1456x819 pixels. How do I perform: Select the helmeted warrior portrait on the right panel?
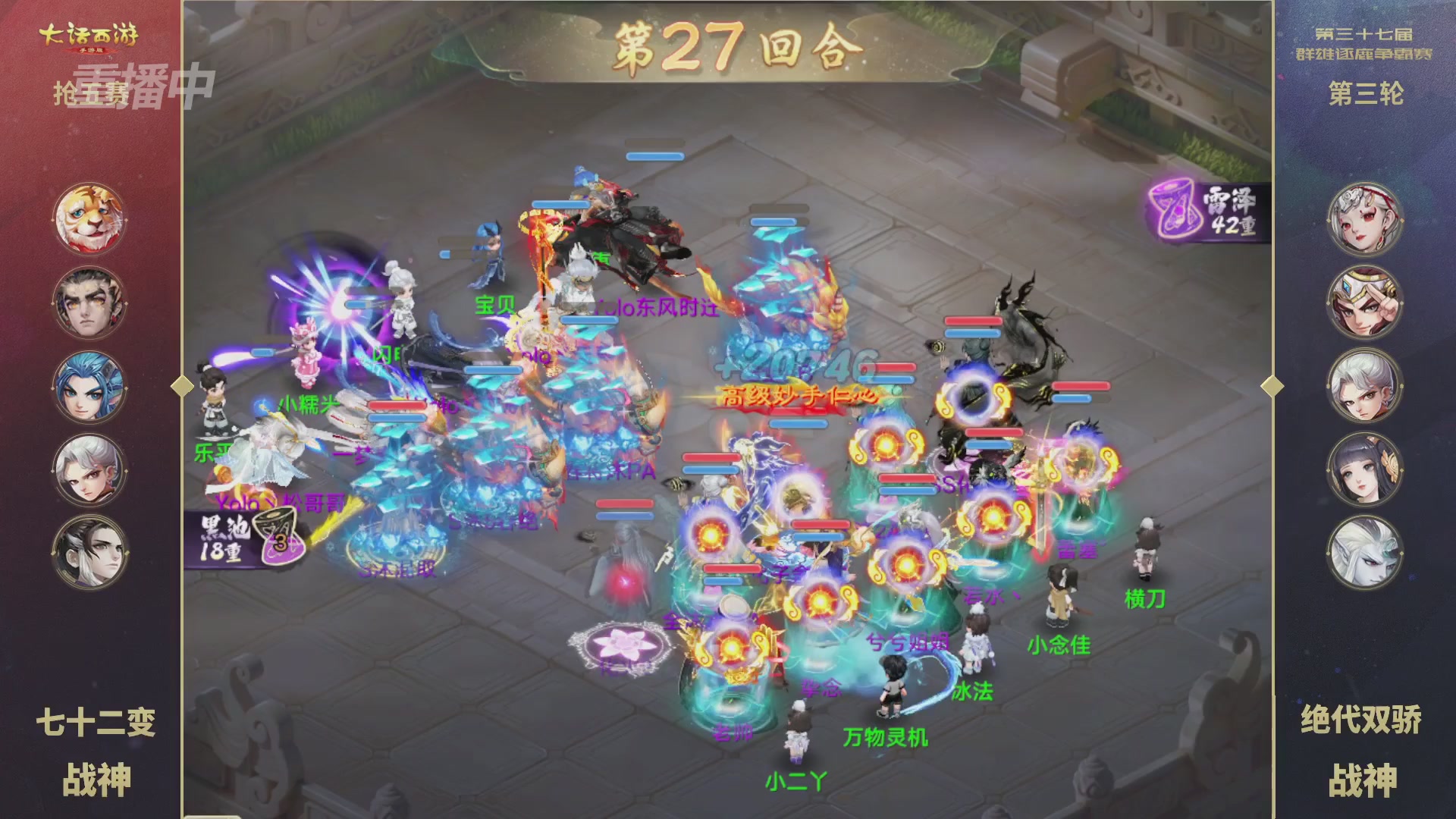pyautogui.click(x=1366, y=301)
